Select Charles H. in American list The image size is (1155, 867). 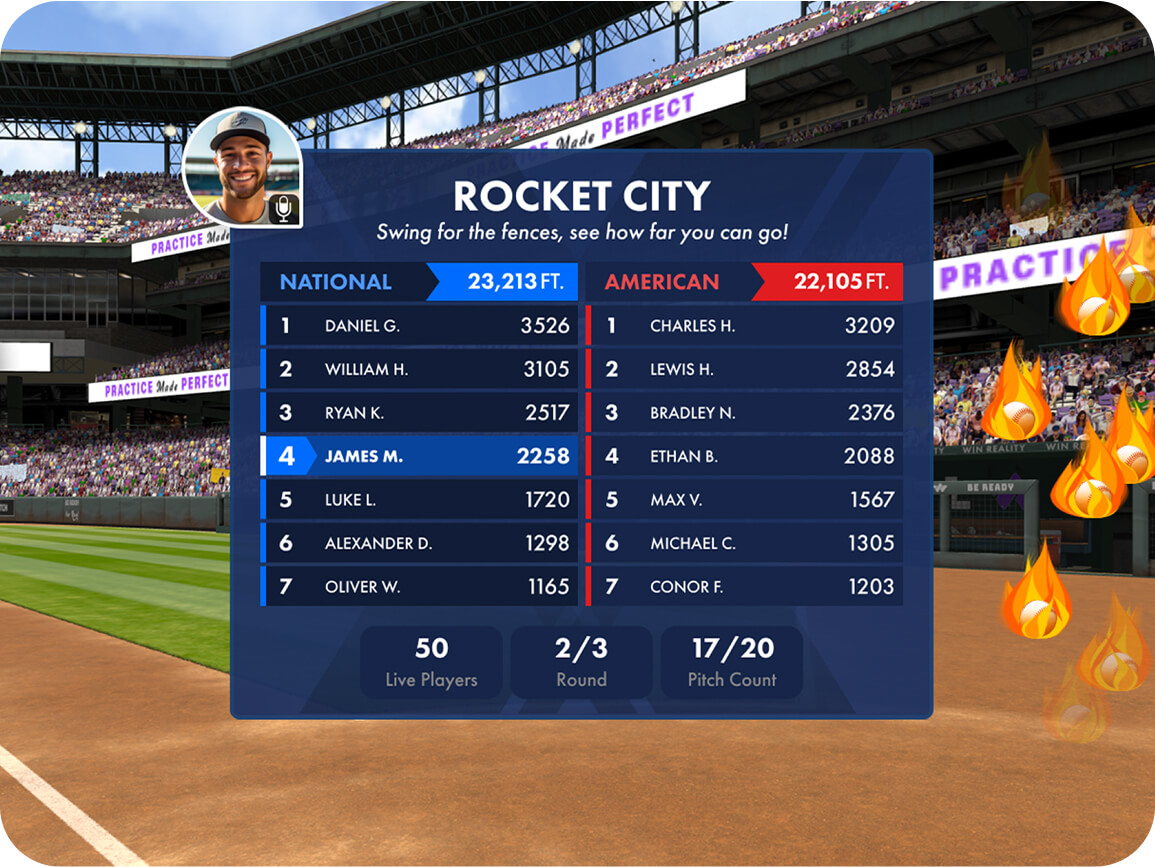coord(744,326)
